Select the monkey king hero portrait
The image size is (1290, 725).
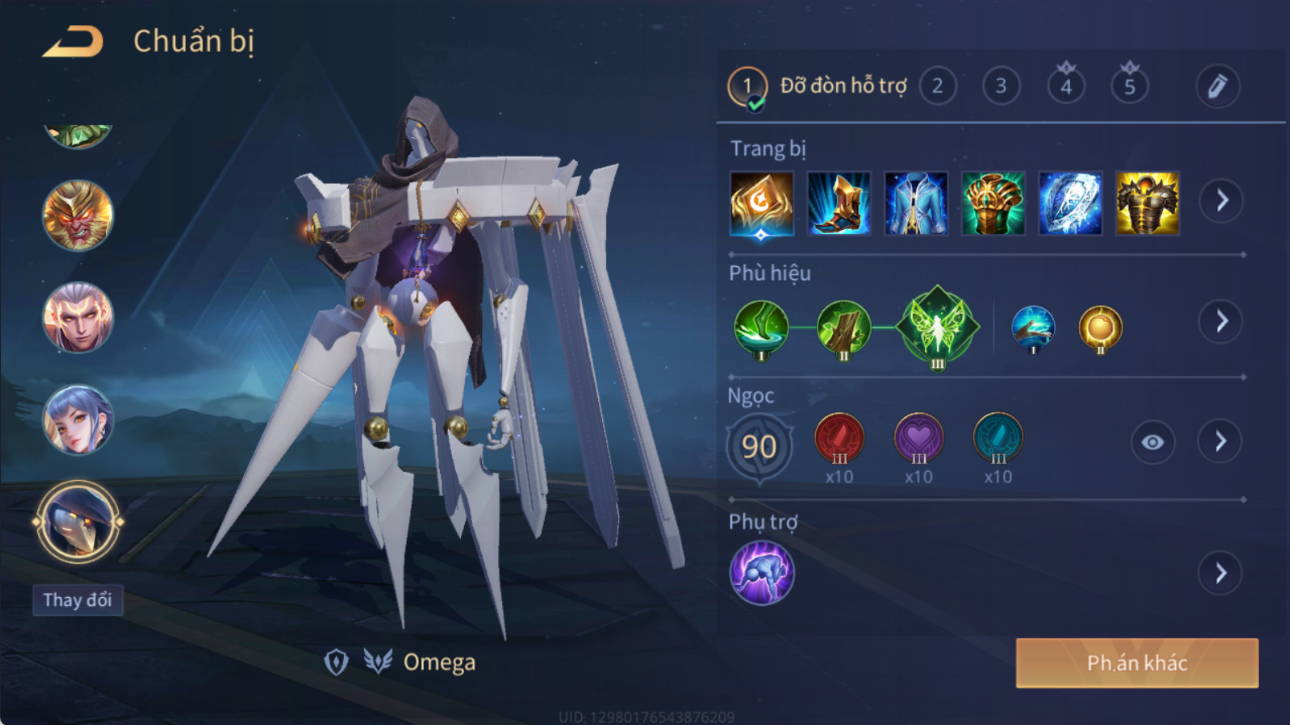[78, 215]
